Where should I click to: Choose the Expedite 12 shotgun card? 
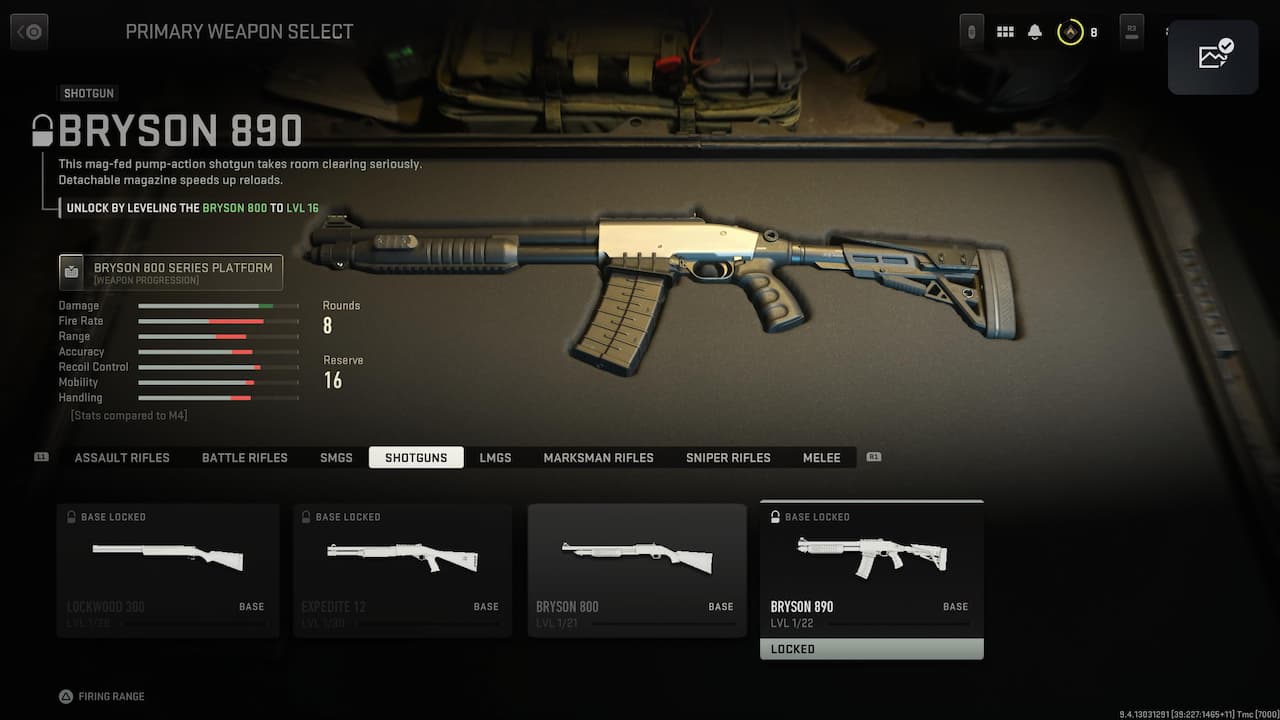(402, 570)
